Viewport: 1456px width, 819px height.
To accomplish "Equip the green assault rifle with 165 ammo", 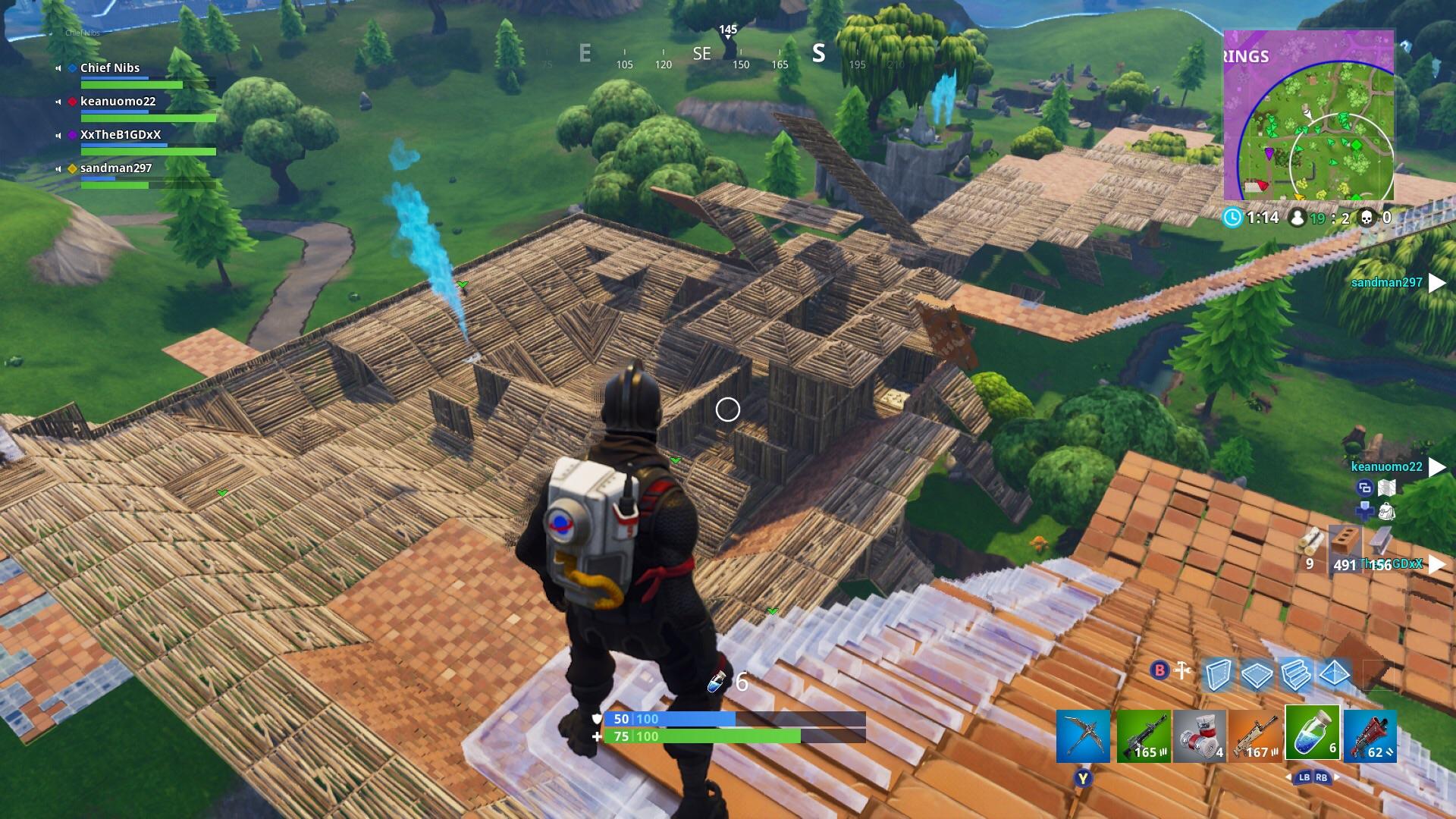I will point(1144,736).
